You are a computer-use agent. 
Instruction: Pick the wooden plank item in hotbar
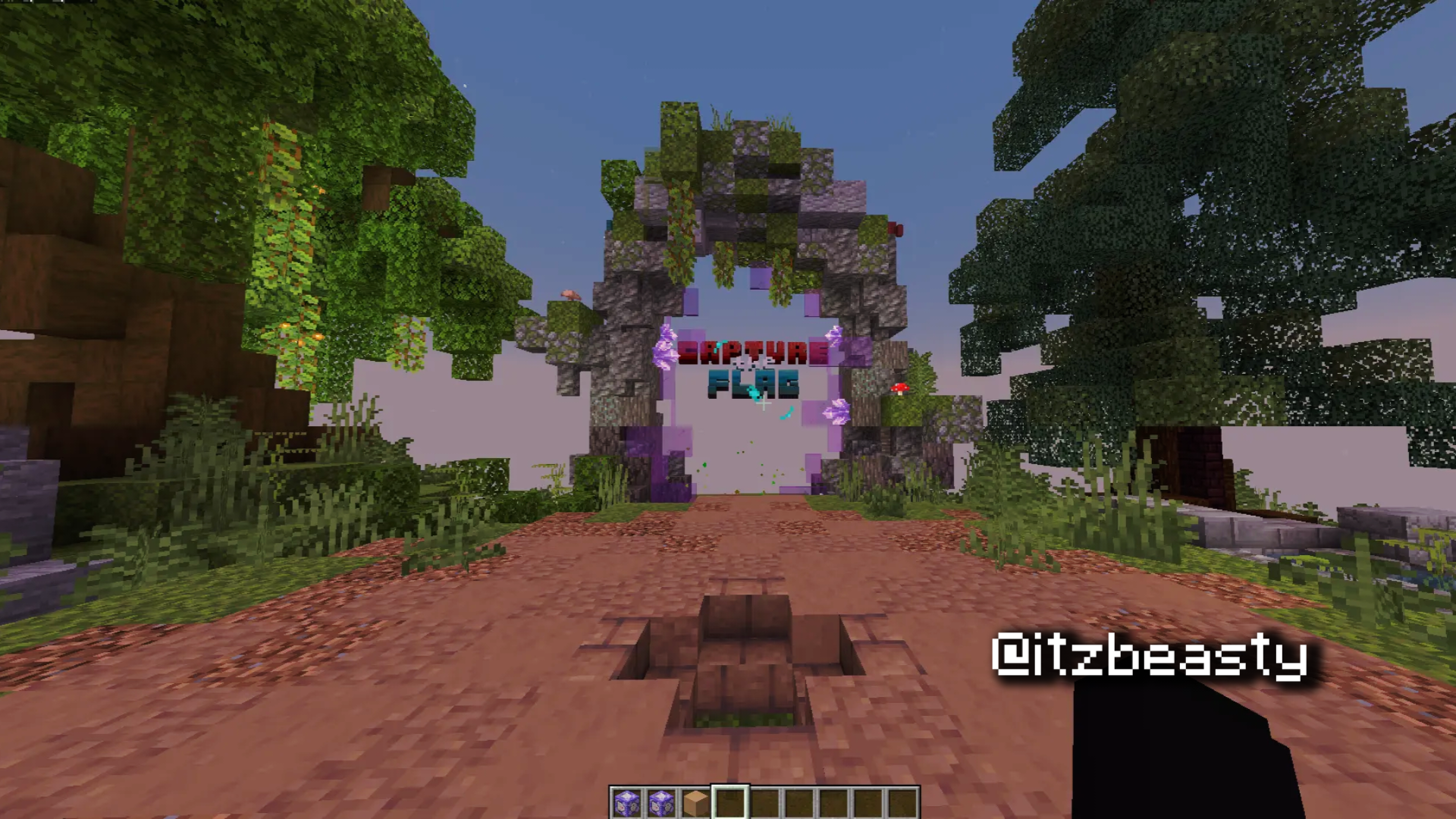(x=695, y=803)
